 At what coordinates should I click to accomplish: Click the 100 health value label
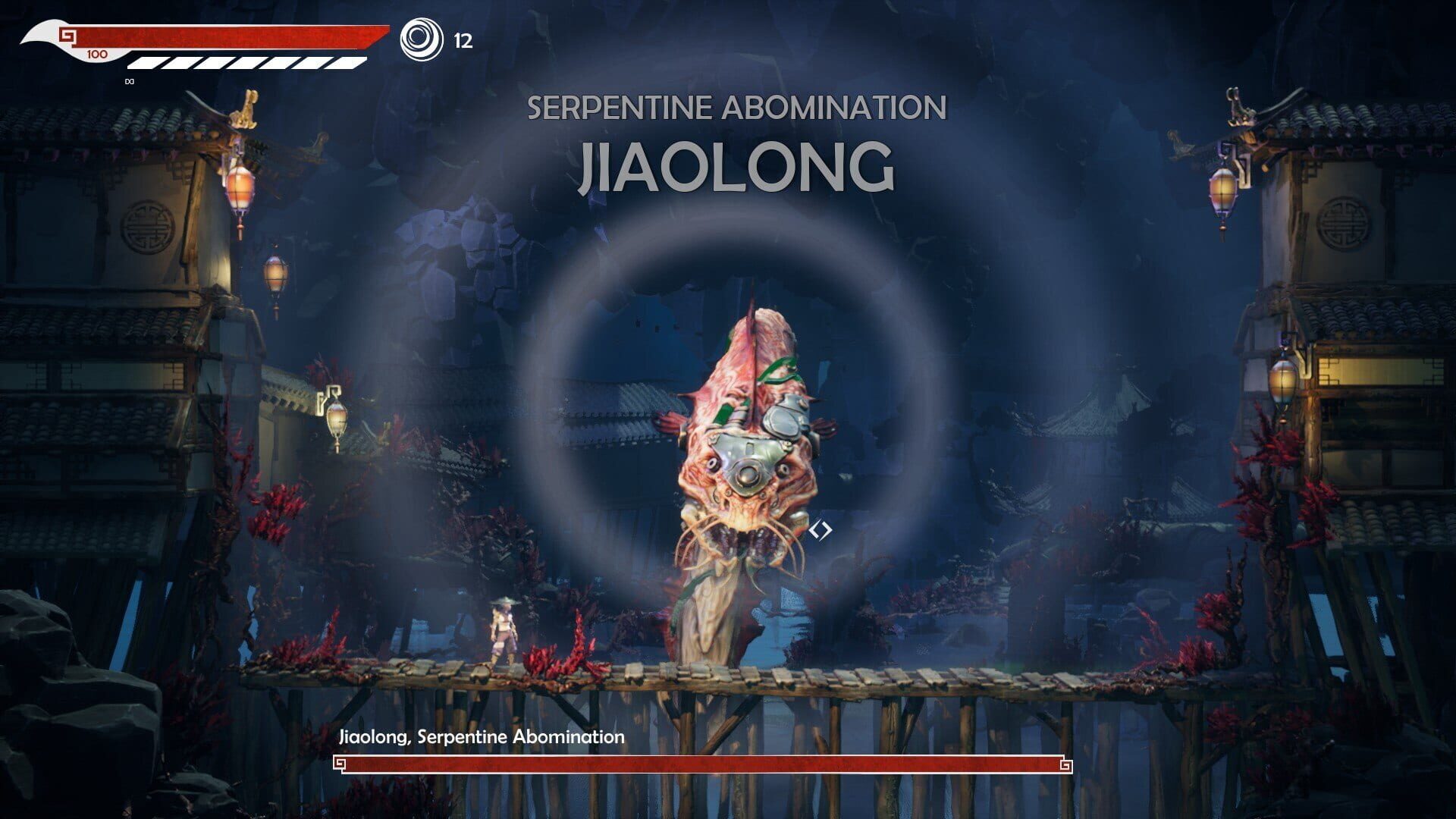click(97, 54)
